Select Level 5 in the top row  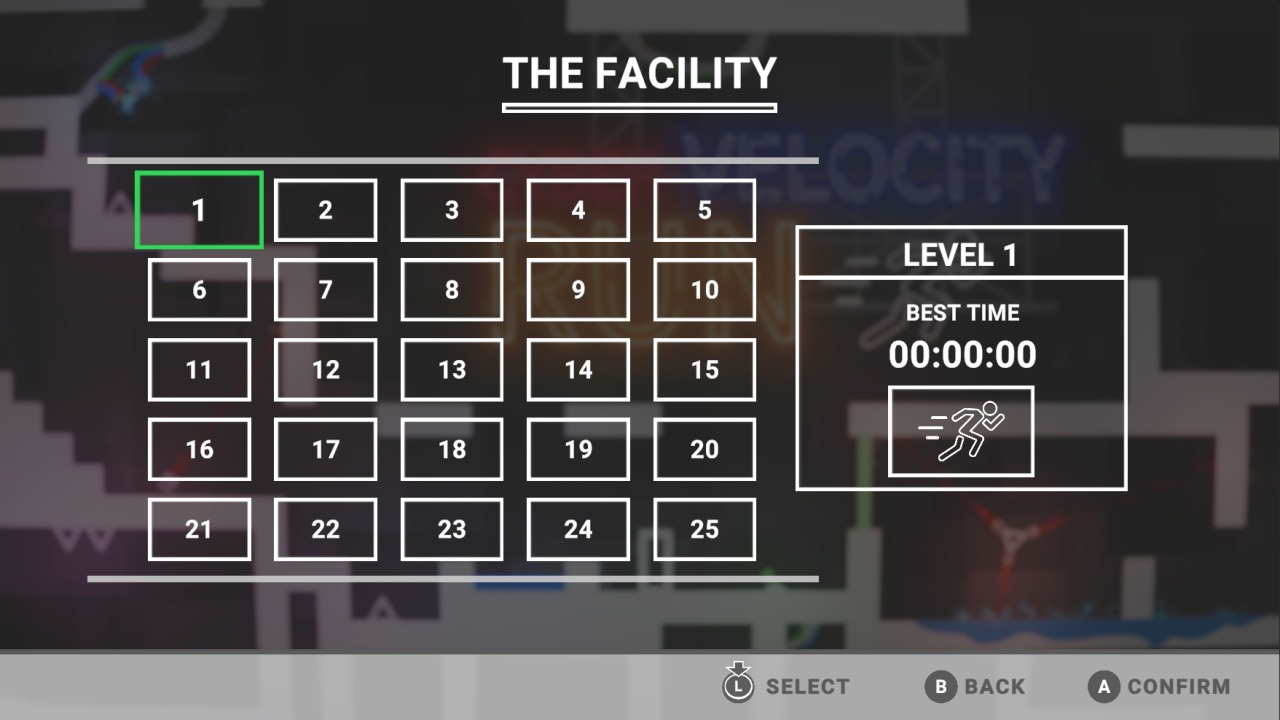click(x=704, y=210)
